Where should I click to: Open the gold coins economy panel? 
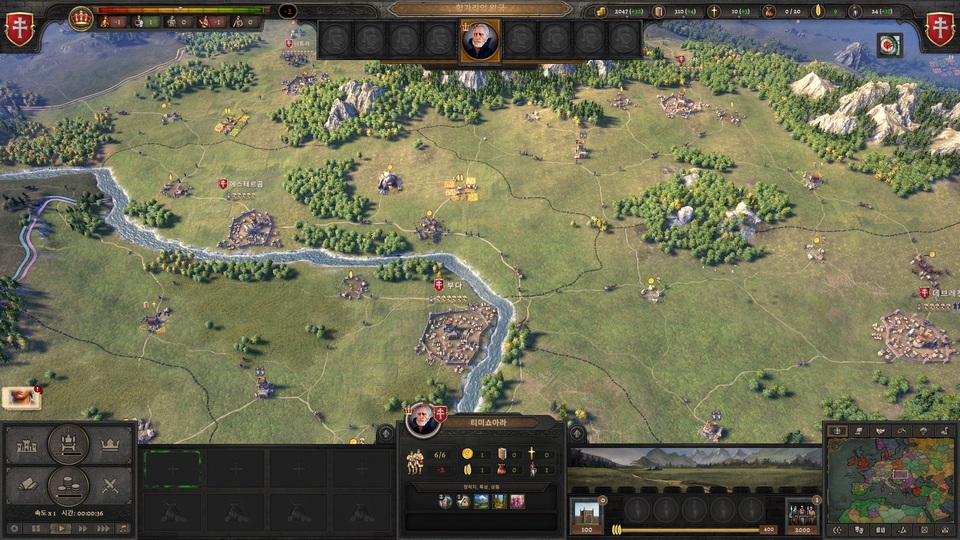(x=69, y=488)
